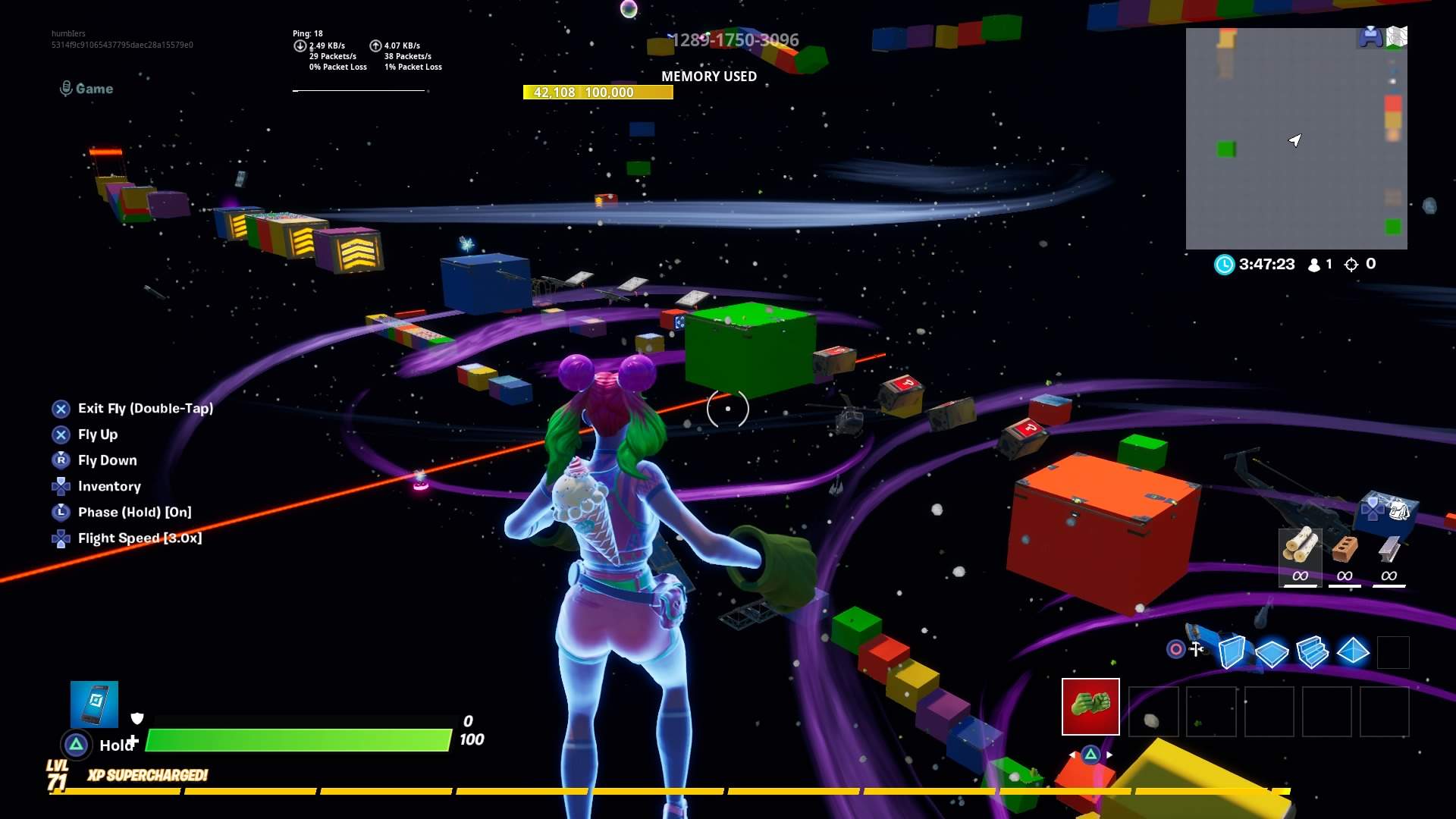Screen dimensions: 1456x819
Task: Click the controller icon above the minimap
Action: 1372,36
